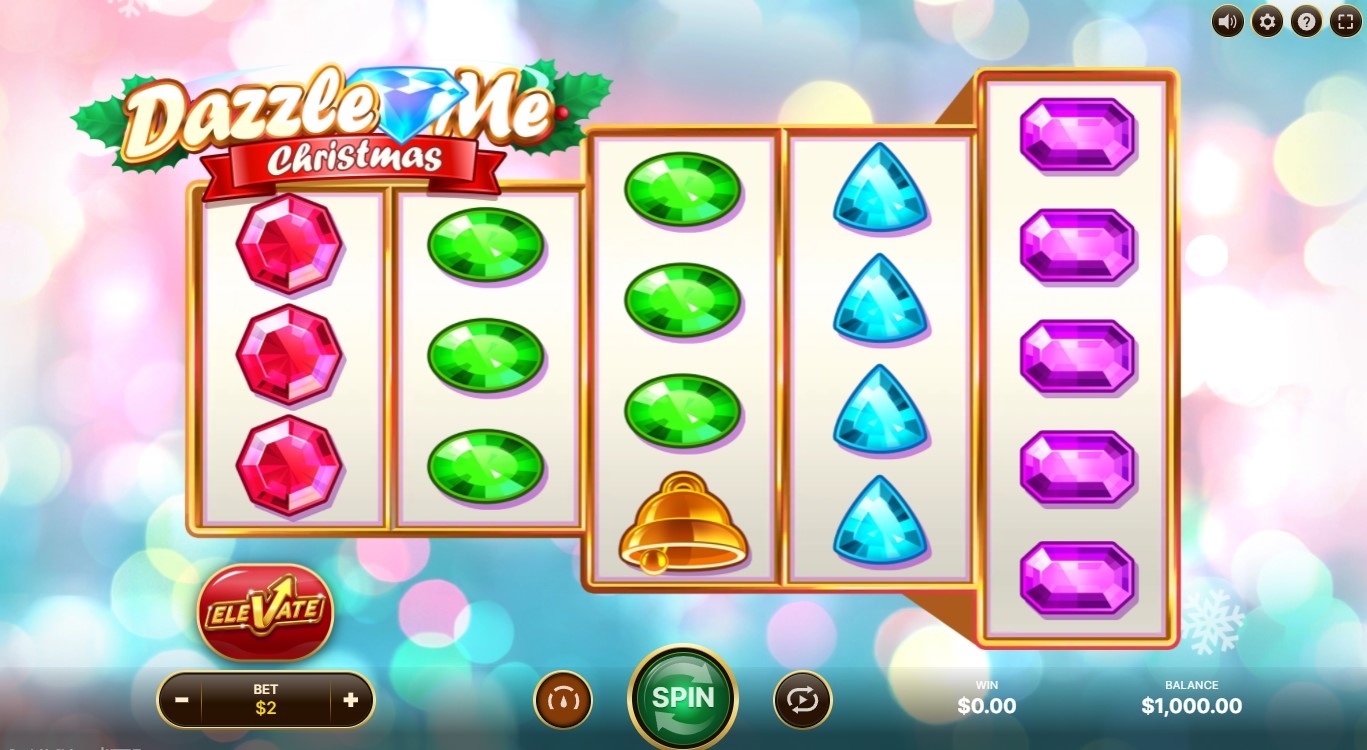Screen dimensions: 1367x750
Task: Switch to fullscreen mode
Action: [x=1345, y=21]
